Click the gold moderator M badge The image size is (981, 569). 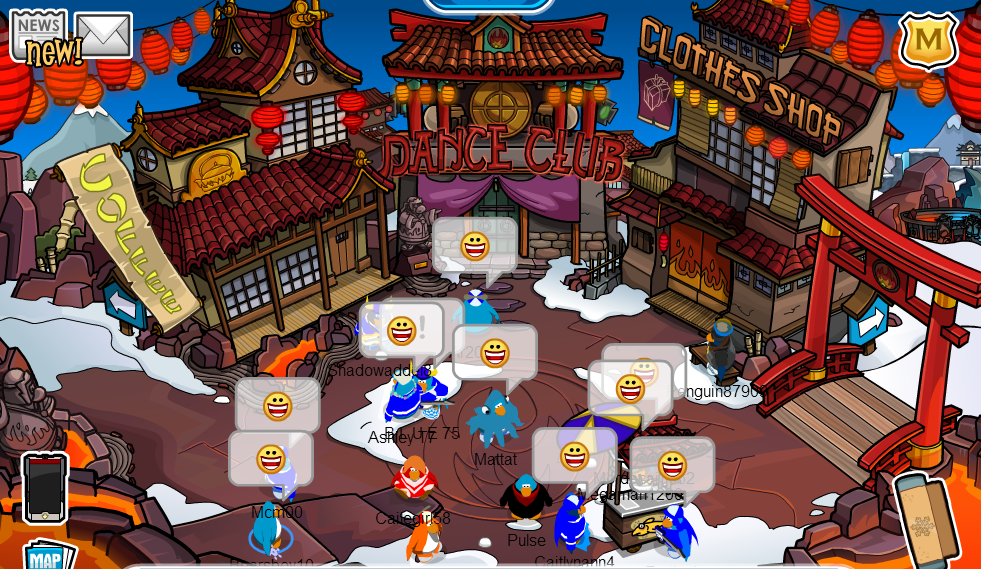928,40
